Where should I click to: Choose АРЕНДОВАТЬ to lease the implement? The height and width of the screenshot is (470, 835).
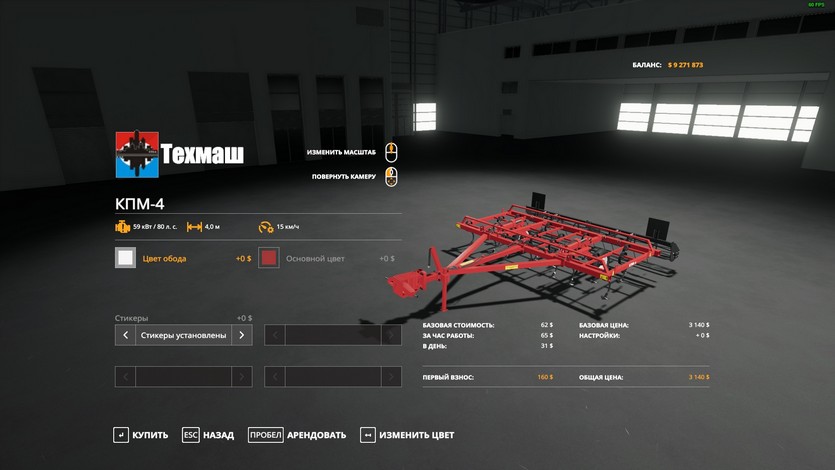tap(297, 435)
